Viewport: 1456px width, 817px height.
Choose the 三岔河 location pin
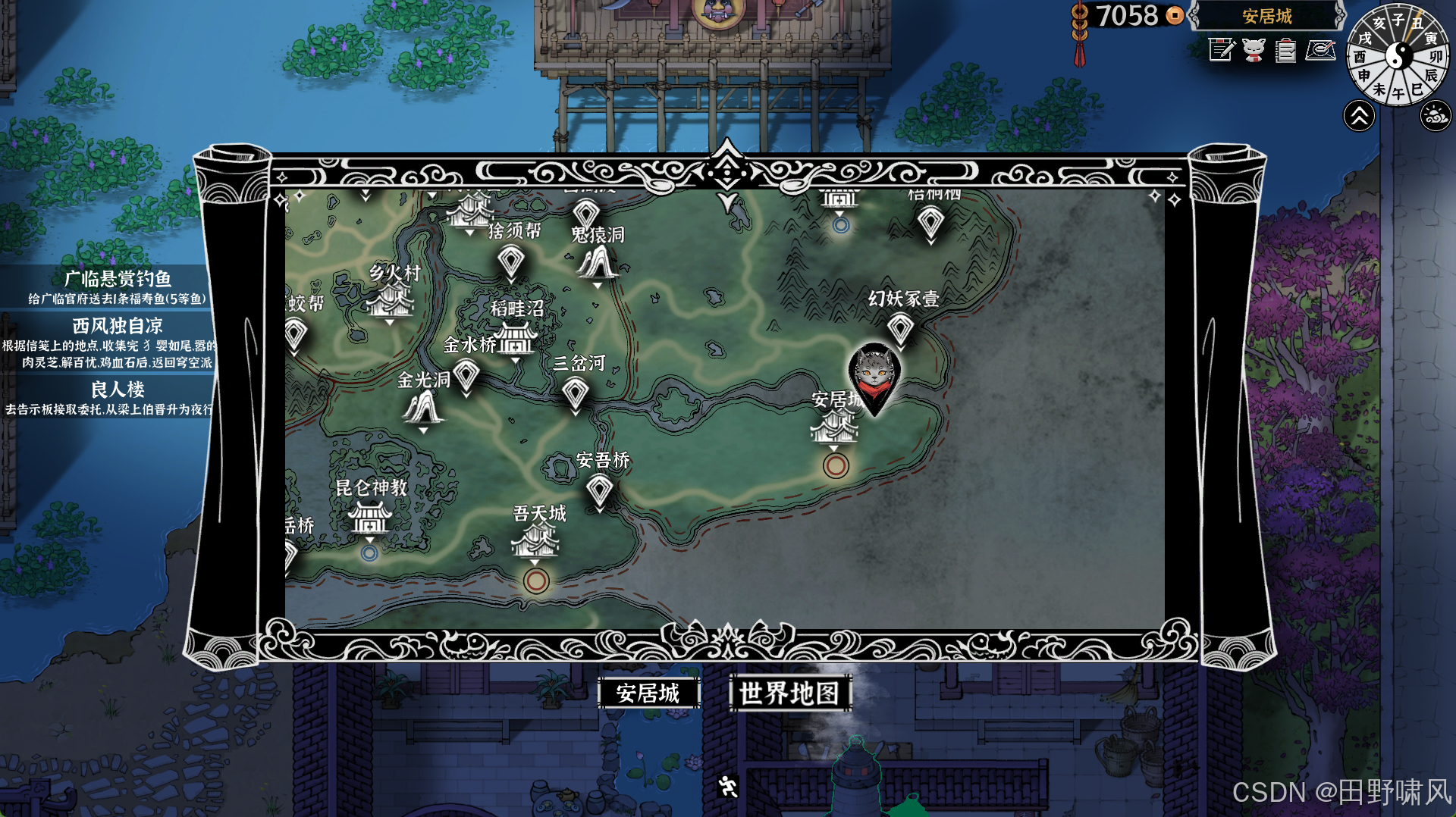(575, 392)
